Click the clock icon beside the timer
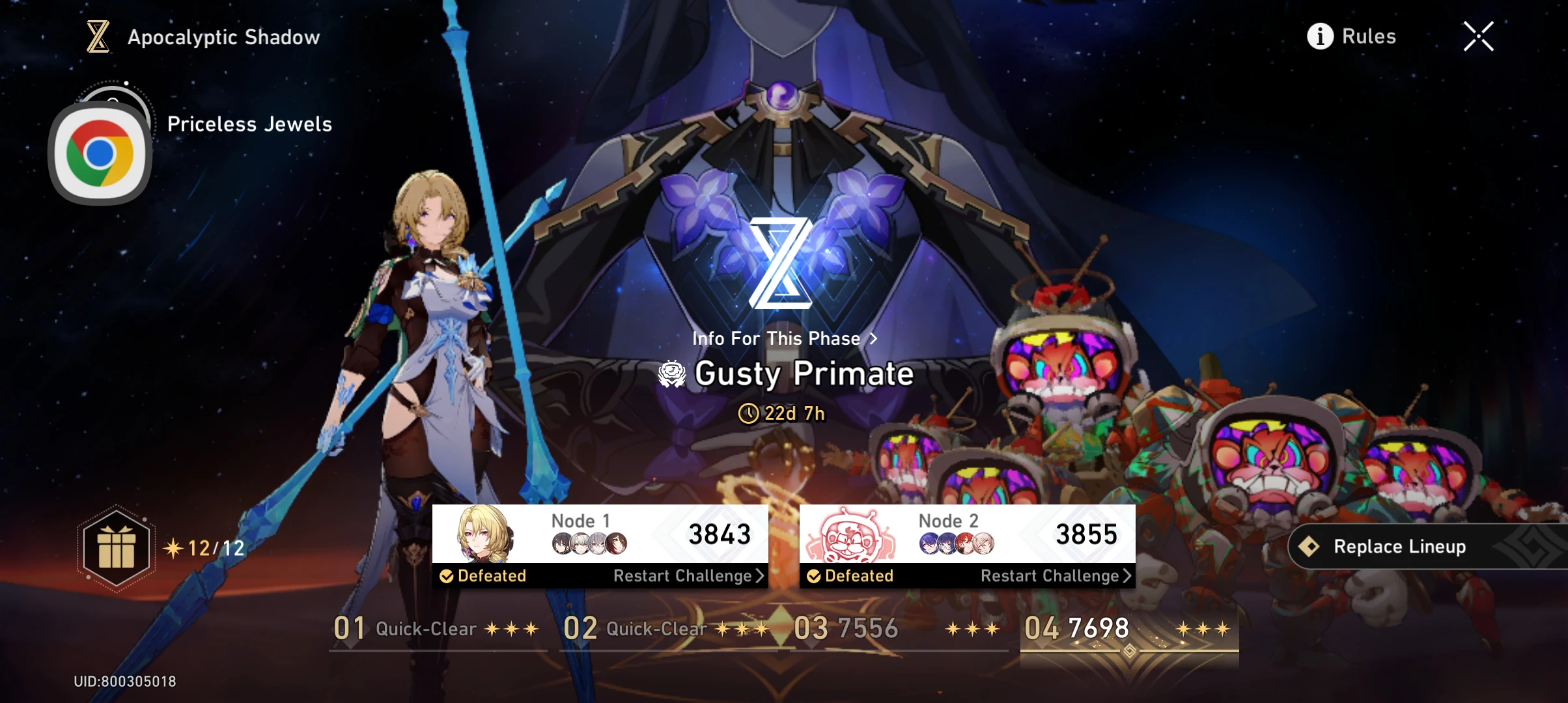This screenshot has height=703, width=1568. pyautogui.click(x=749, y=413)
